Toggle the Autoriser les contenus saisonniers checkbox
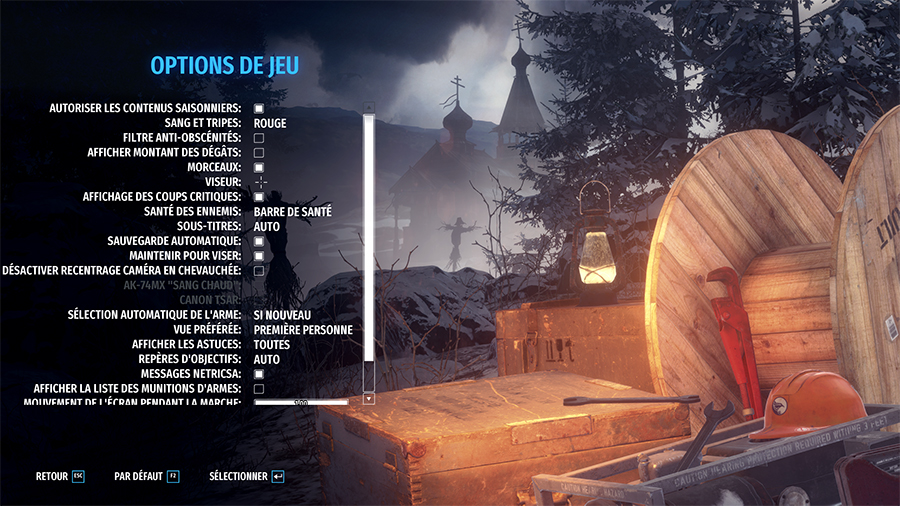Screen dimensions: 900x506 point(258,108)
